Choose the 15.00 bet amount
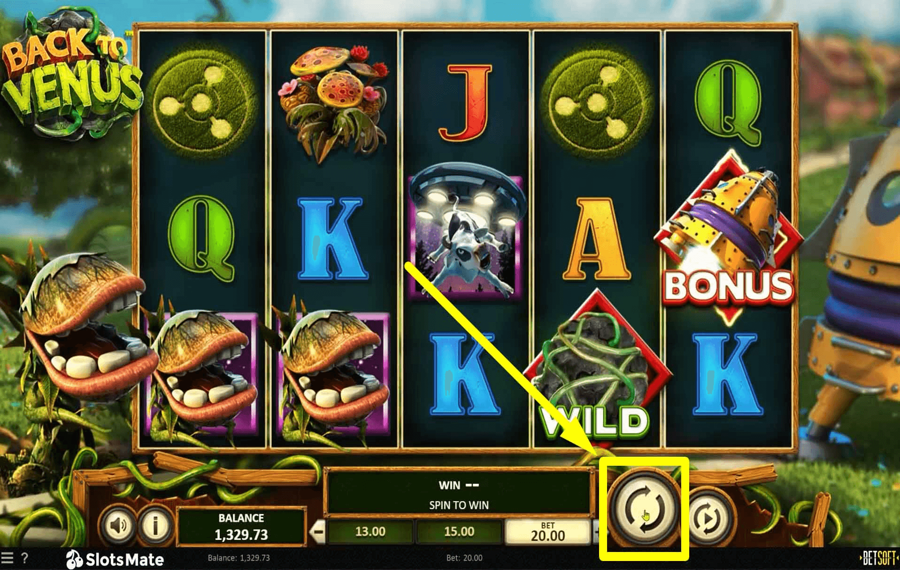Viewport: 900px width, 570px height. tap(459, 532)
